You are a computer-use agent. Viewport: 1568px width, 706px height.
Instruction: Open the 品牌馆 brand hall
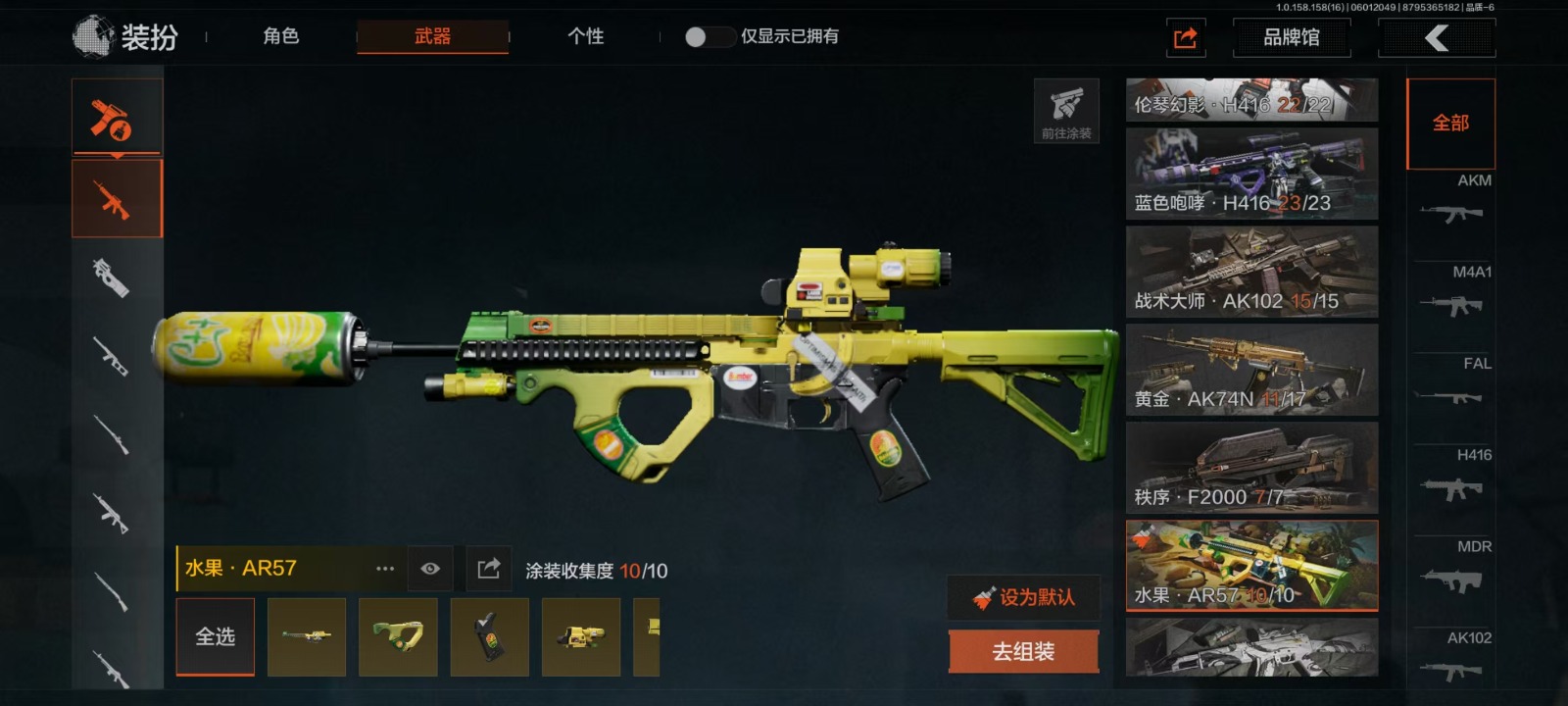pyautogui.click(x=1291, y=38)
